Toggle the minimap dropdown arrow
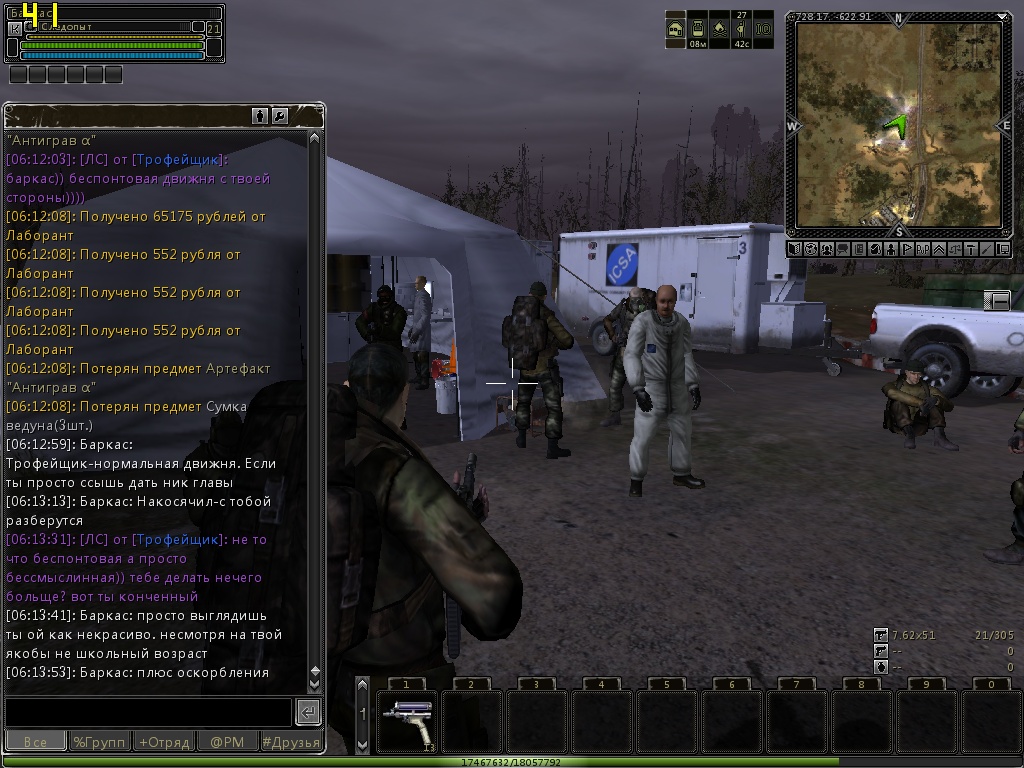Viewport: 1024px width, 768px height. pyautogui.click(x=1003, y=16)
